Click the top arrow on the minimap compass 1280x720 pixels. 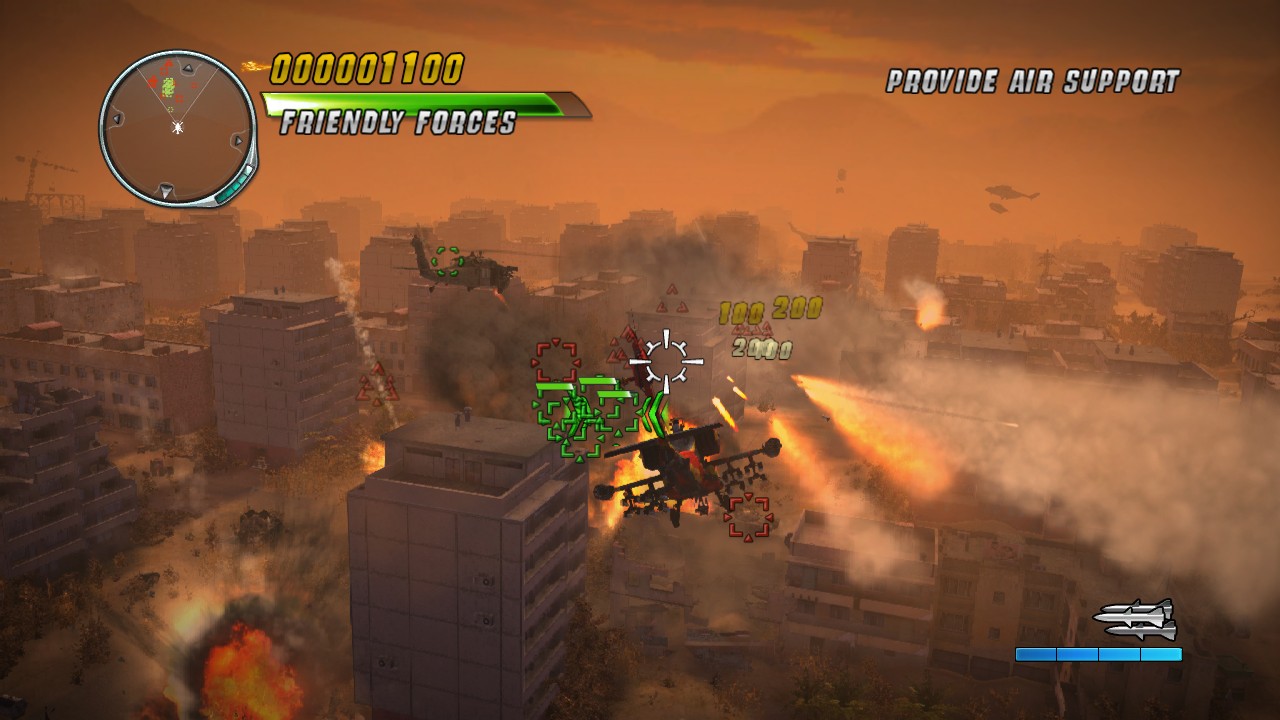point(187,68)
